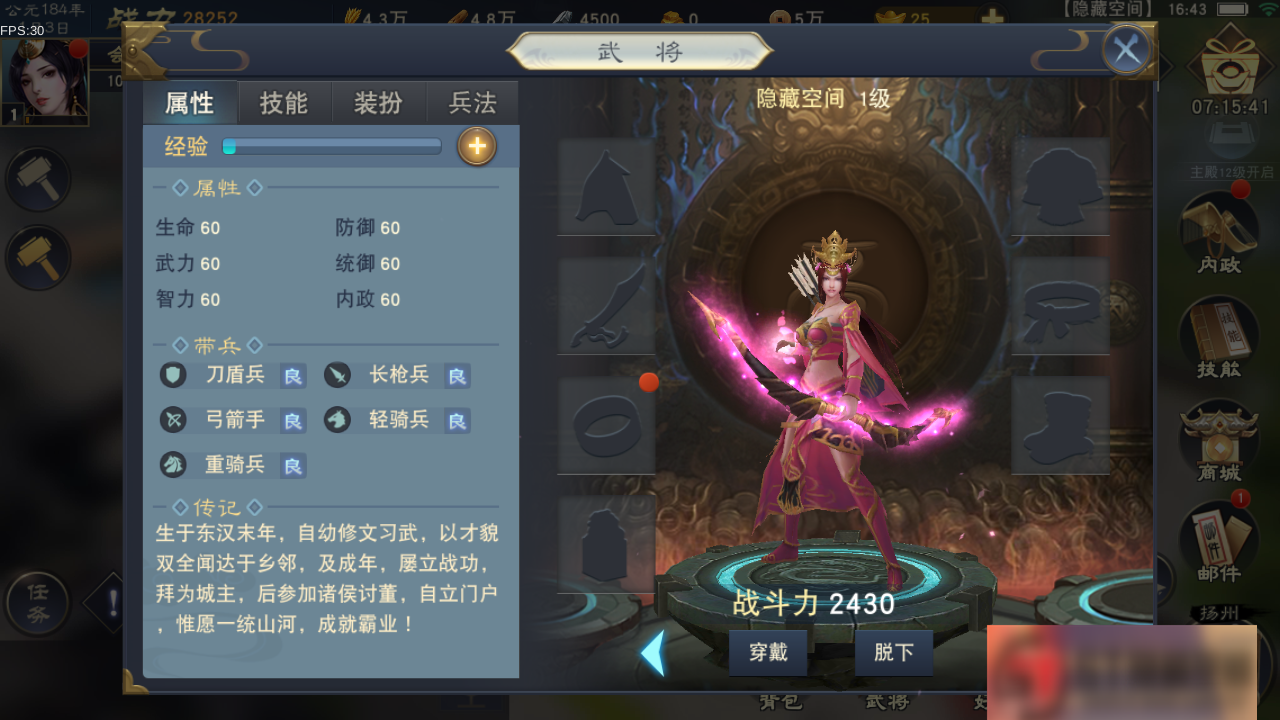
Task: Select the 刀盾兵 sword-shield troop icon
Action: pyautogui.click(x=172, y=374)
